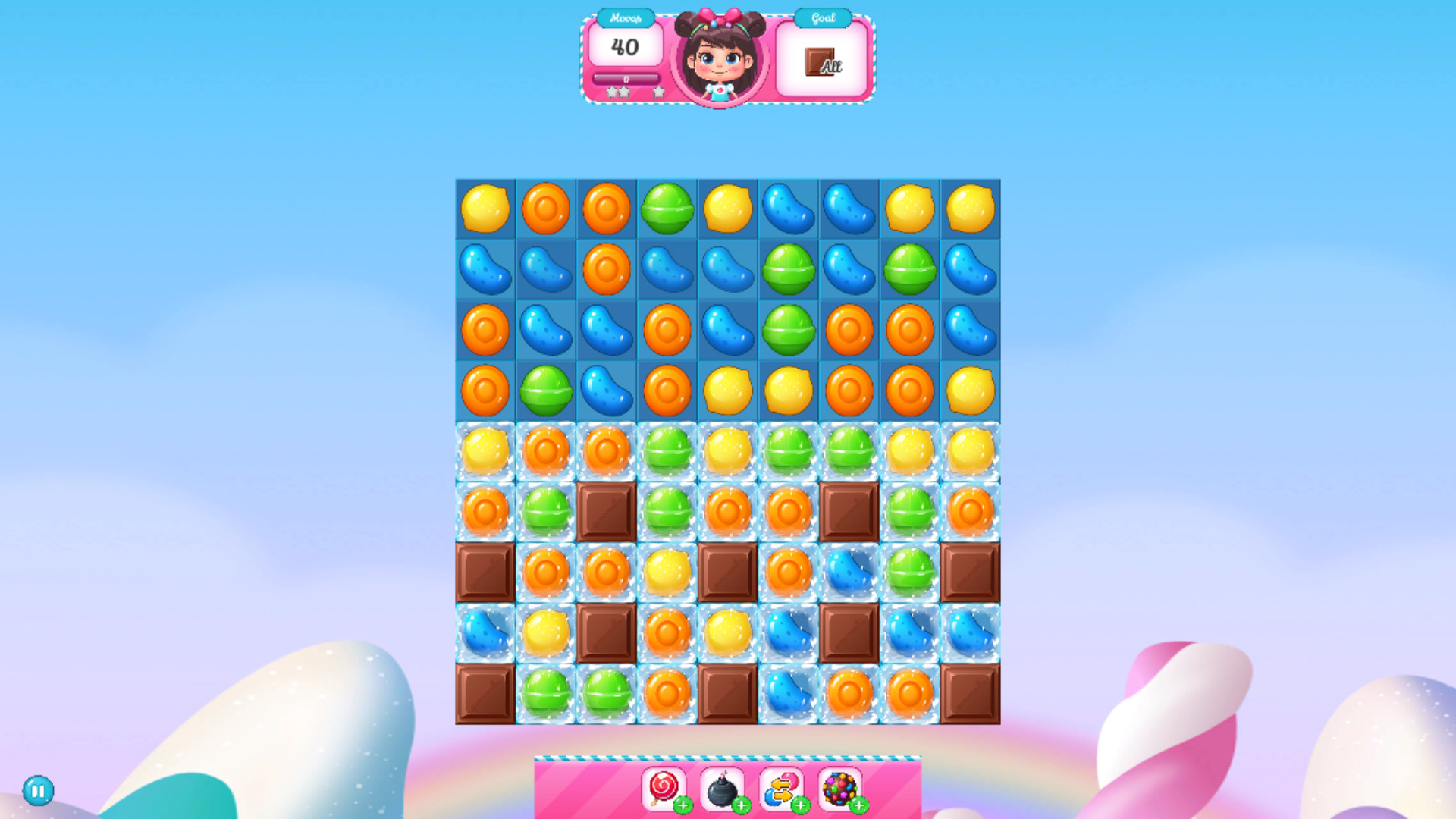
Task: Click the unfilled third star under Moves
Action: (658, 92)
